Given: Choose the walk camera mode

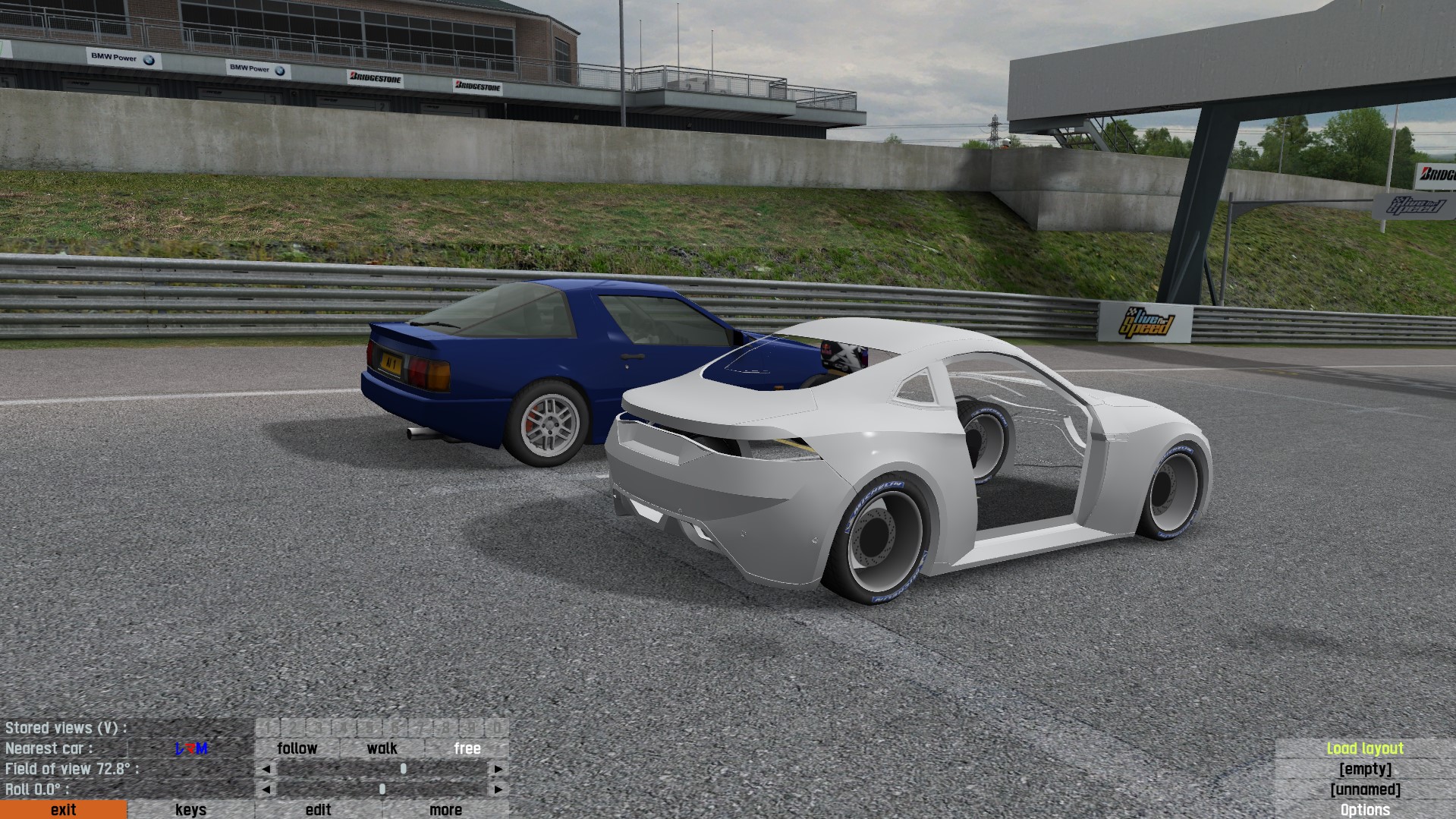Looking at the screenshot, I should click(382, 748).
